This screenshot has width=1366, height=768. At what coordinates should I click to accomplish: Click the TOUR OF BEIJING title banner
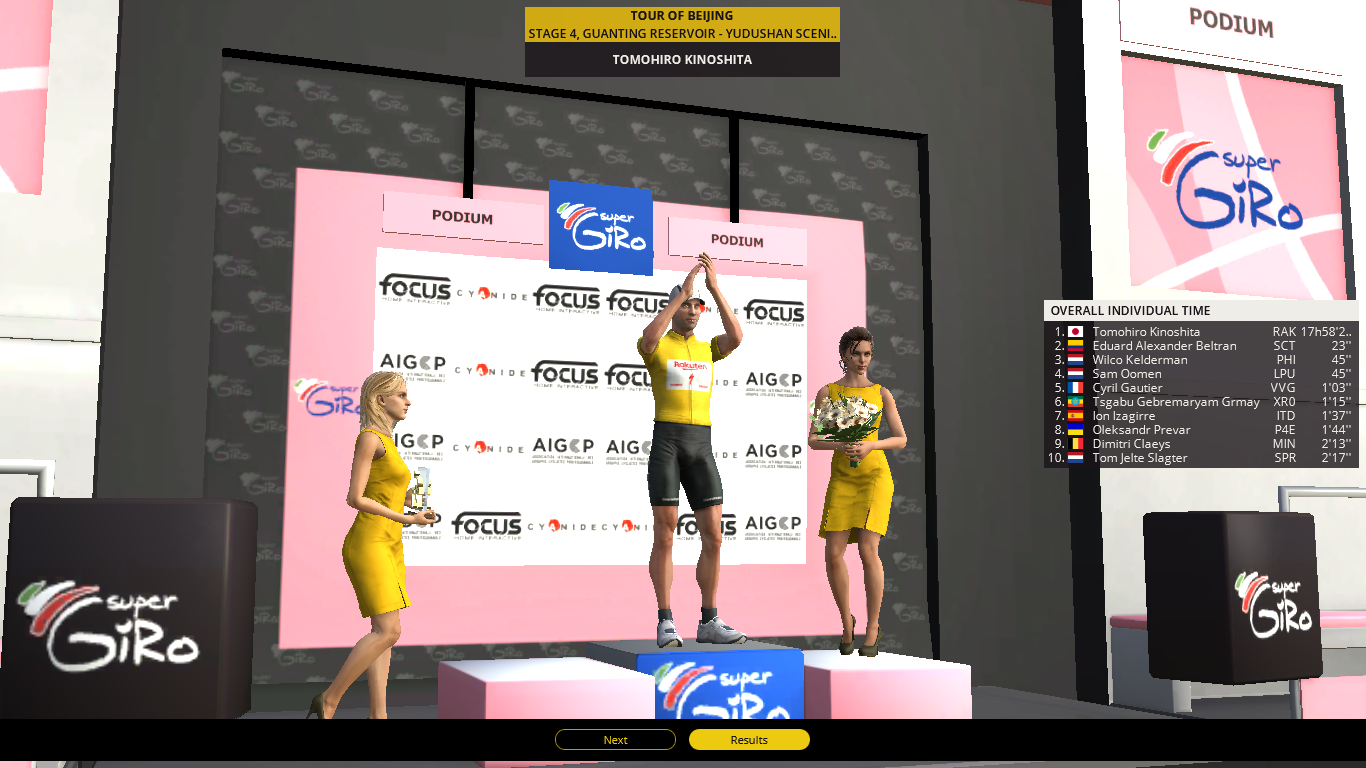(681, 15)
